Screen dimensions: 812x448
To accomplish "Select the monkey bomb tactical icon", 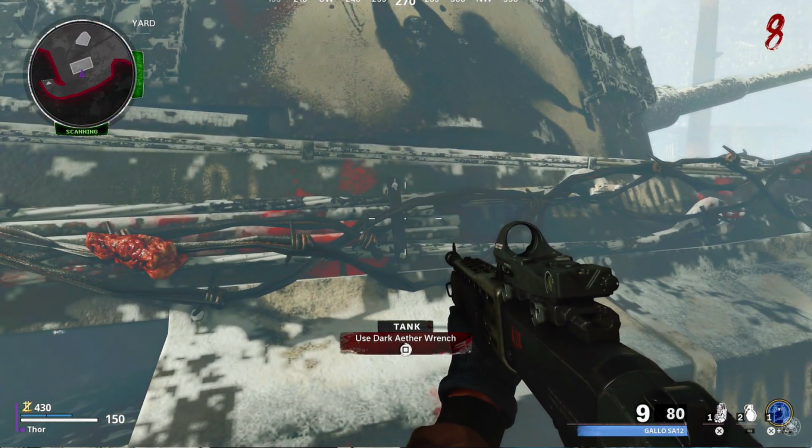I will (720, 413).
